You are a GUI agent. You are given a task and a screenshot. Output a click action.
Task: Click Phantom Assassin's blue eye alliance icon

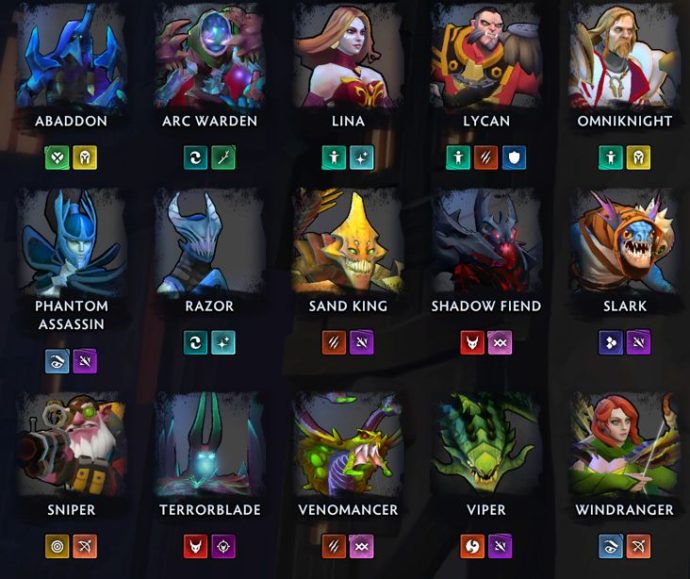(58, 362)
